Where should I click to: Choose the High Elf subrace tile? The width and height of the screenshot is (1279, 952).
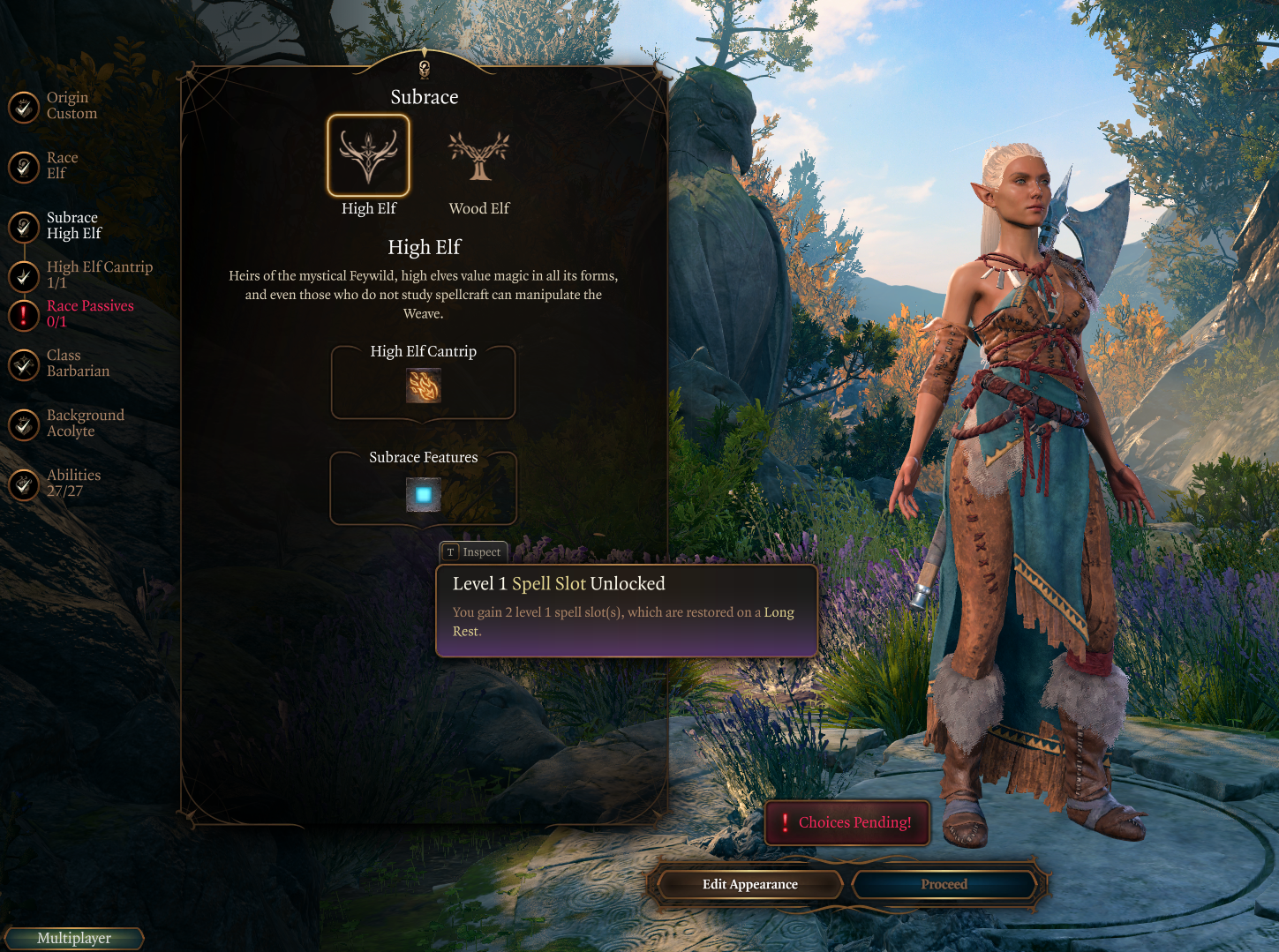(x=369, y=156)
